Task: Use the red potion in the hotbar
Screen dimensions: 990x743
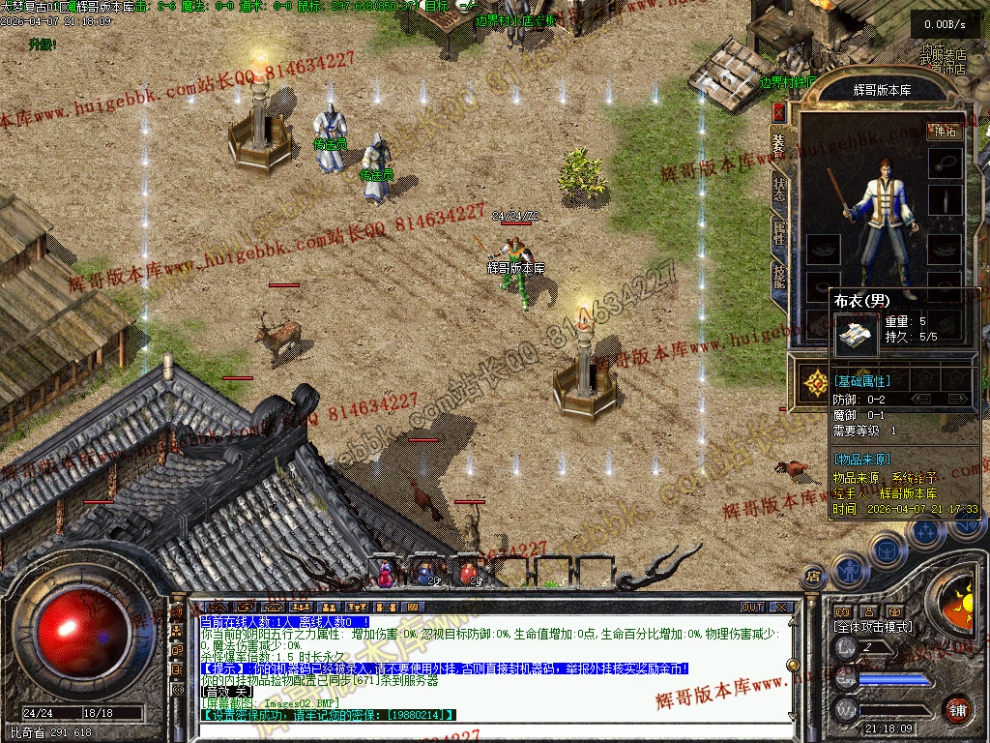Action: [468, 573]
